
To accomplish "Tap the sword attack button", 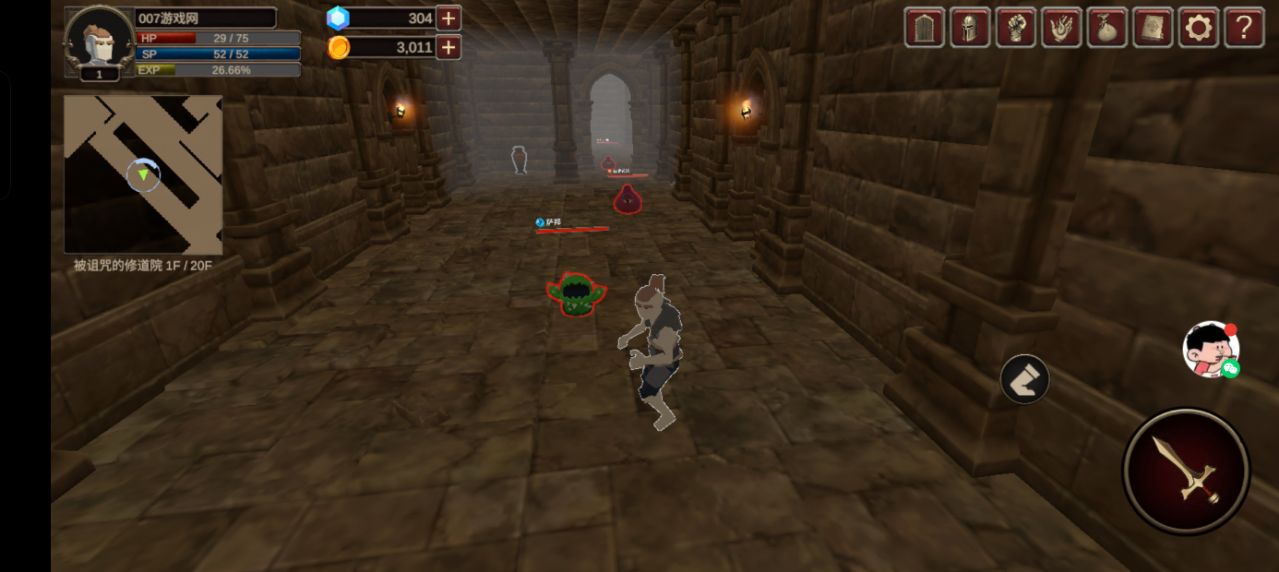I will pyautogui.click(x=1186, y=470).
